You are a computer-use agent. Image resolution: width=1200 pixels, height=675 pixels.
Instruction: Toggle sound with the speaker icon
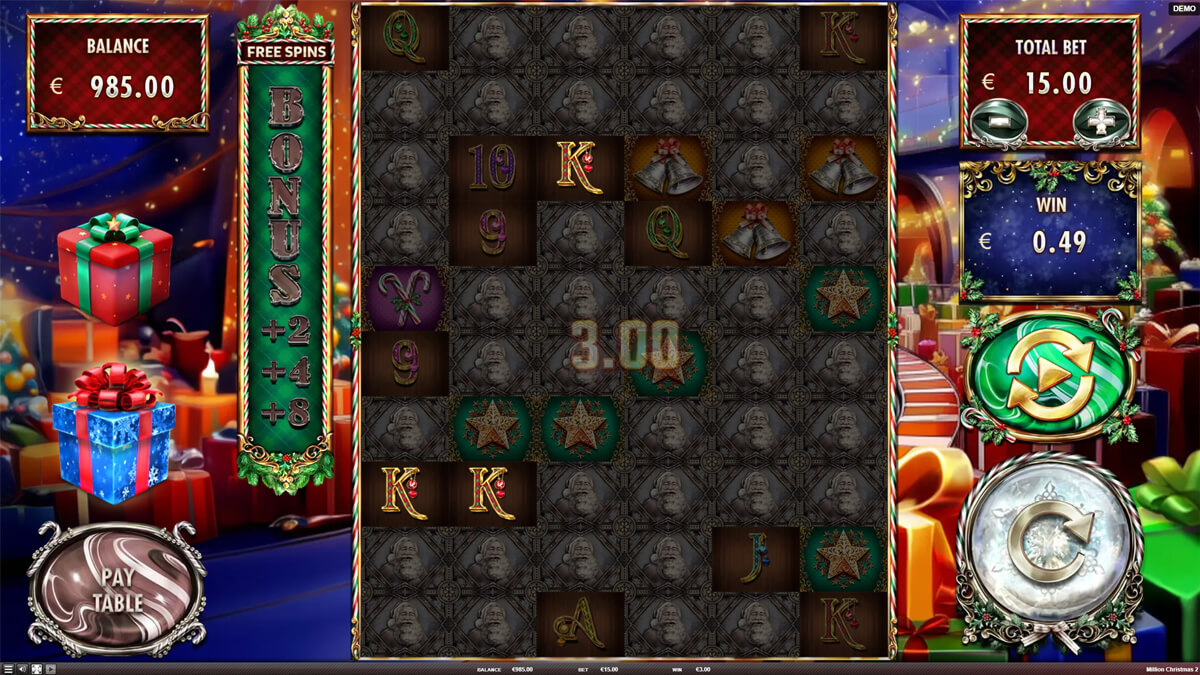tap(22, 669)
